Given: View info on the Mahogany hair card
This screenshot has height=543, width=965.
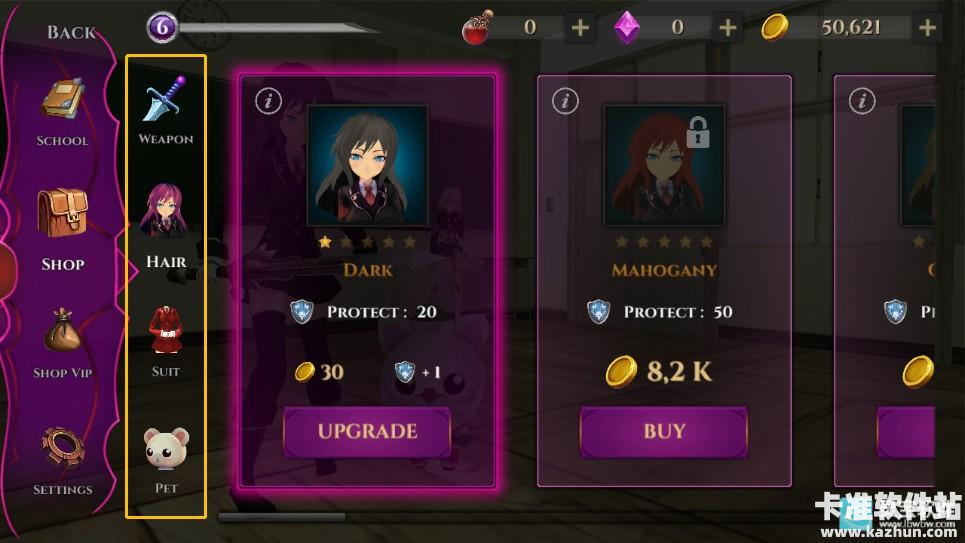Looking at the screenshot, I should tap(565, 100).
